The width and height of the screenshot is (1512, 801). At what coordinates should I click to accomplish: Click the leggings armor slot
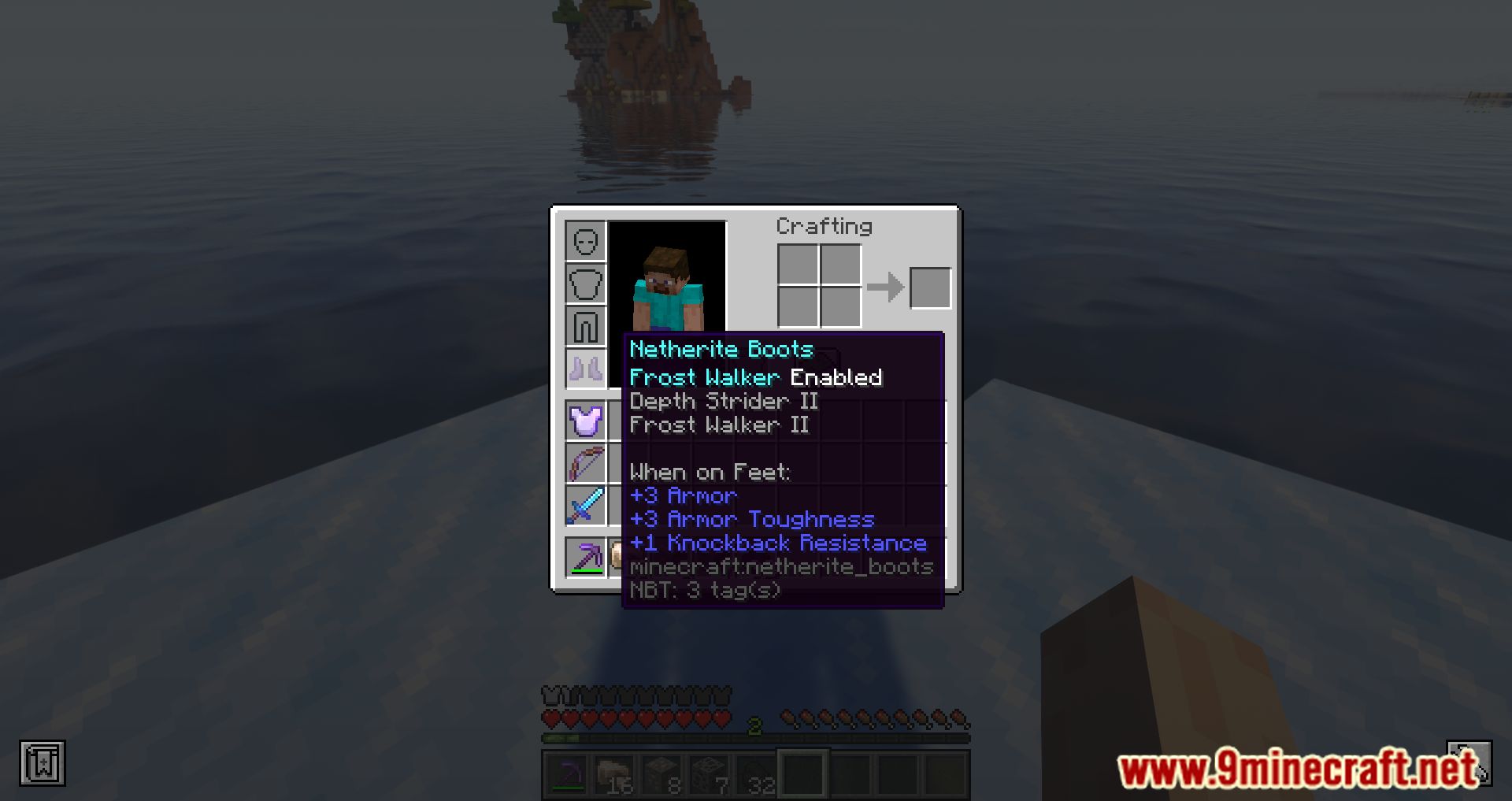[585, 324]
